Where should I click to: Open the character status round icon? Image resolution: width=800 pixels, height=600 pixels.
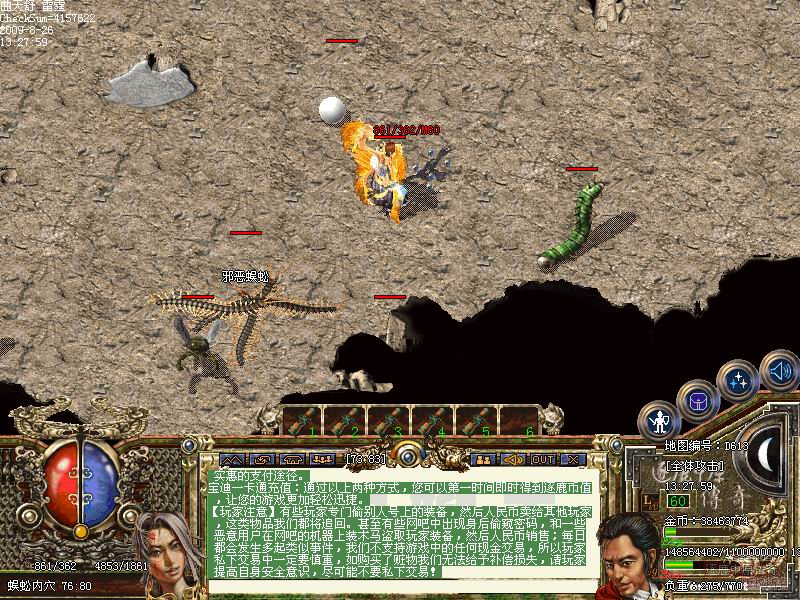click(659, 420)
